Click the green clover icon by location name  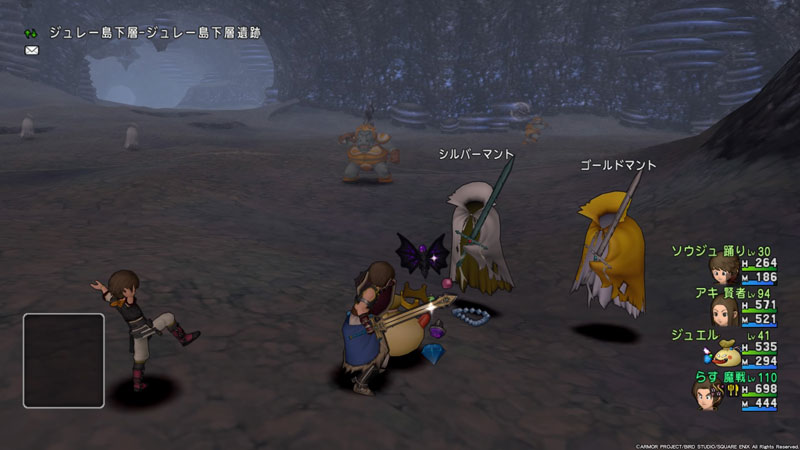point(32,33)
